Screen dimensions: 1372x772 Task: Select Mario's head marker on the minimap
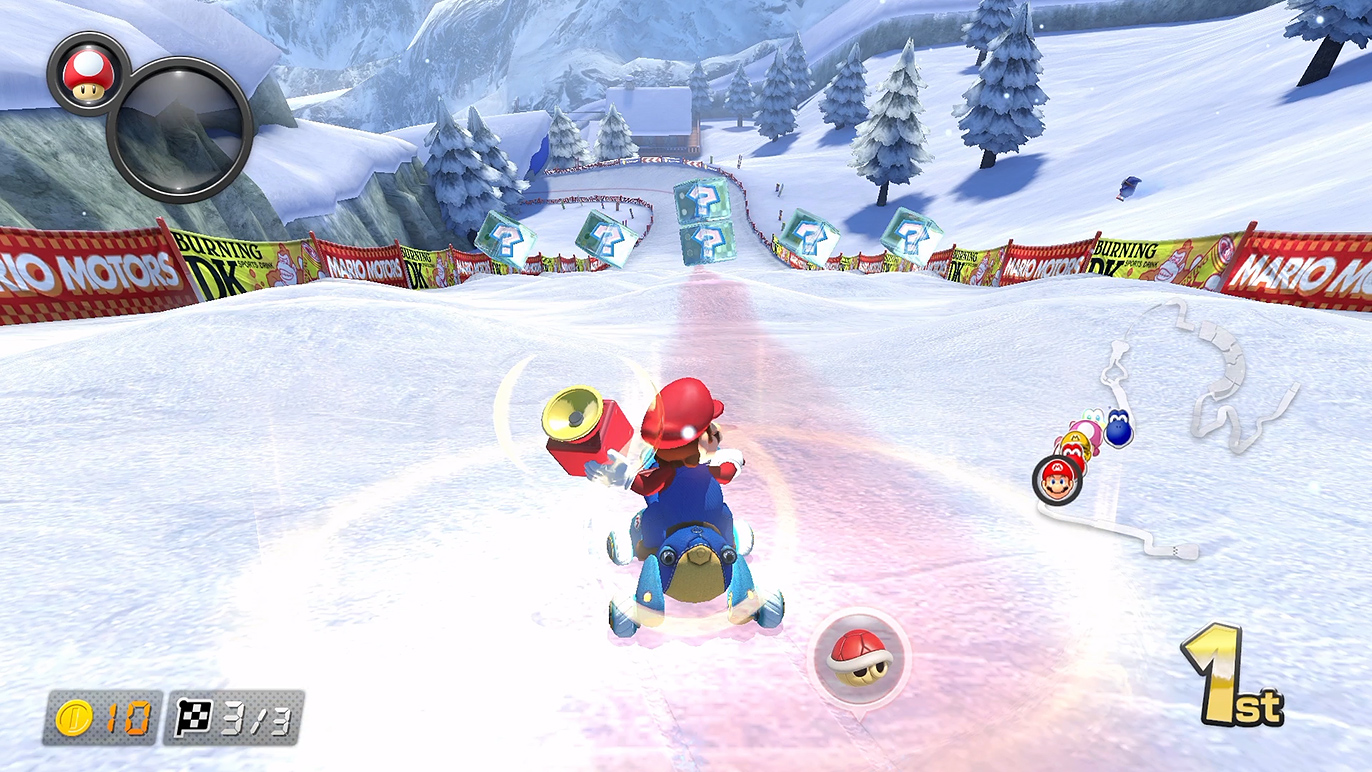pyautogui.click(x=1058, y=481)
